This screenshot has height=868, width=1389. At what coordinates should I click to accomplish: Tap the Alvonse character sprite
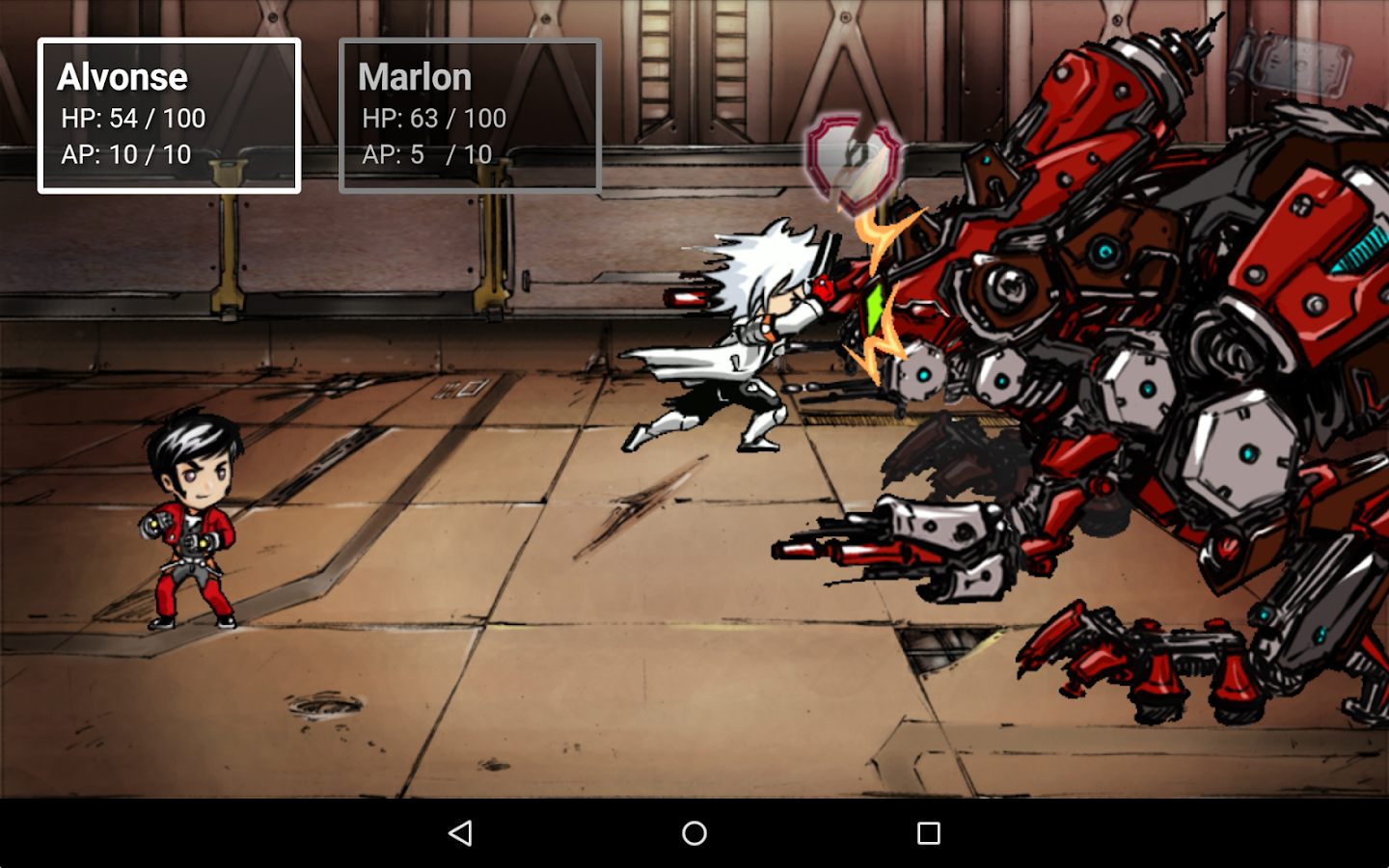pos(193,521)
